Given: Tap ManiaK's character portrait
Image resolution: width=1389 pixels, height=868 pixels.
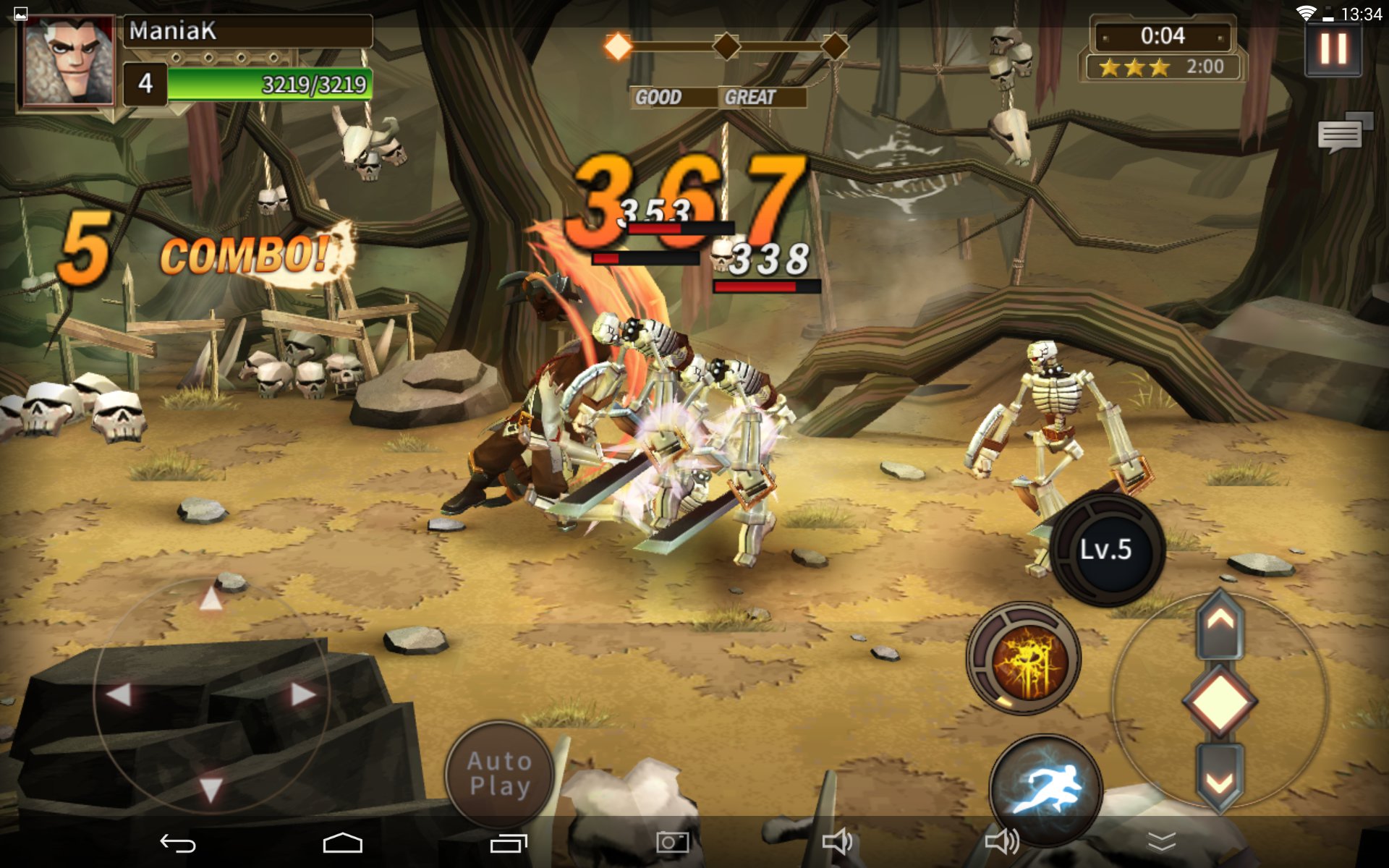Looking at the screenshot, I should [69, 62].
